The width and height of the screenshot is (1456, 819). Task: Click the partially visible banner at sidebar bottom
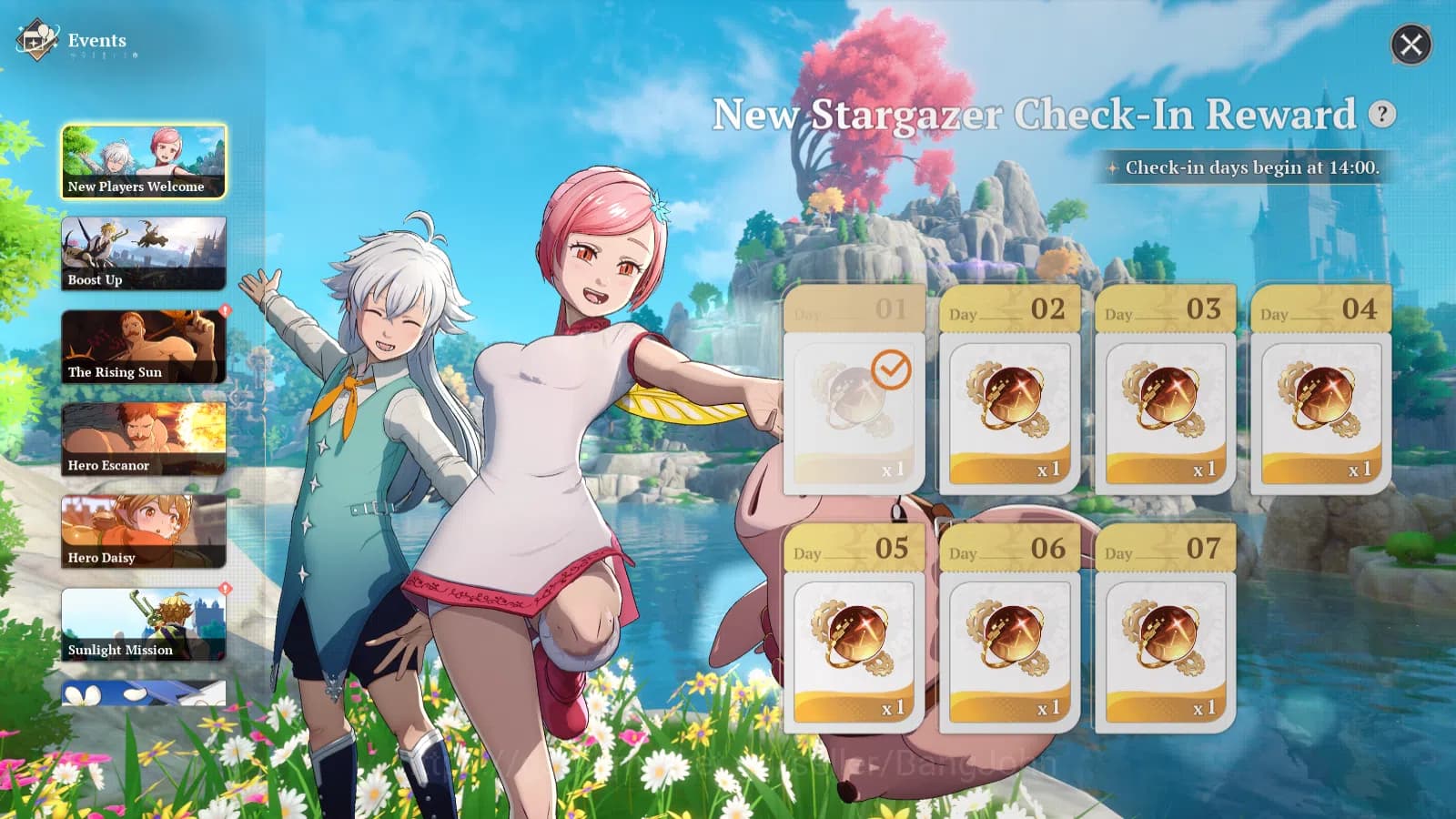(143, 694)
